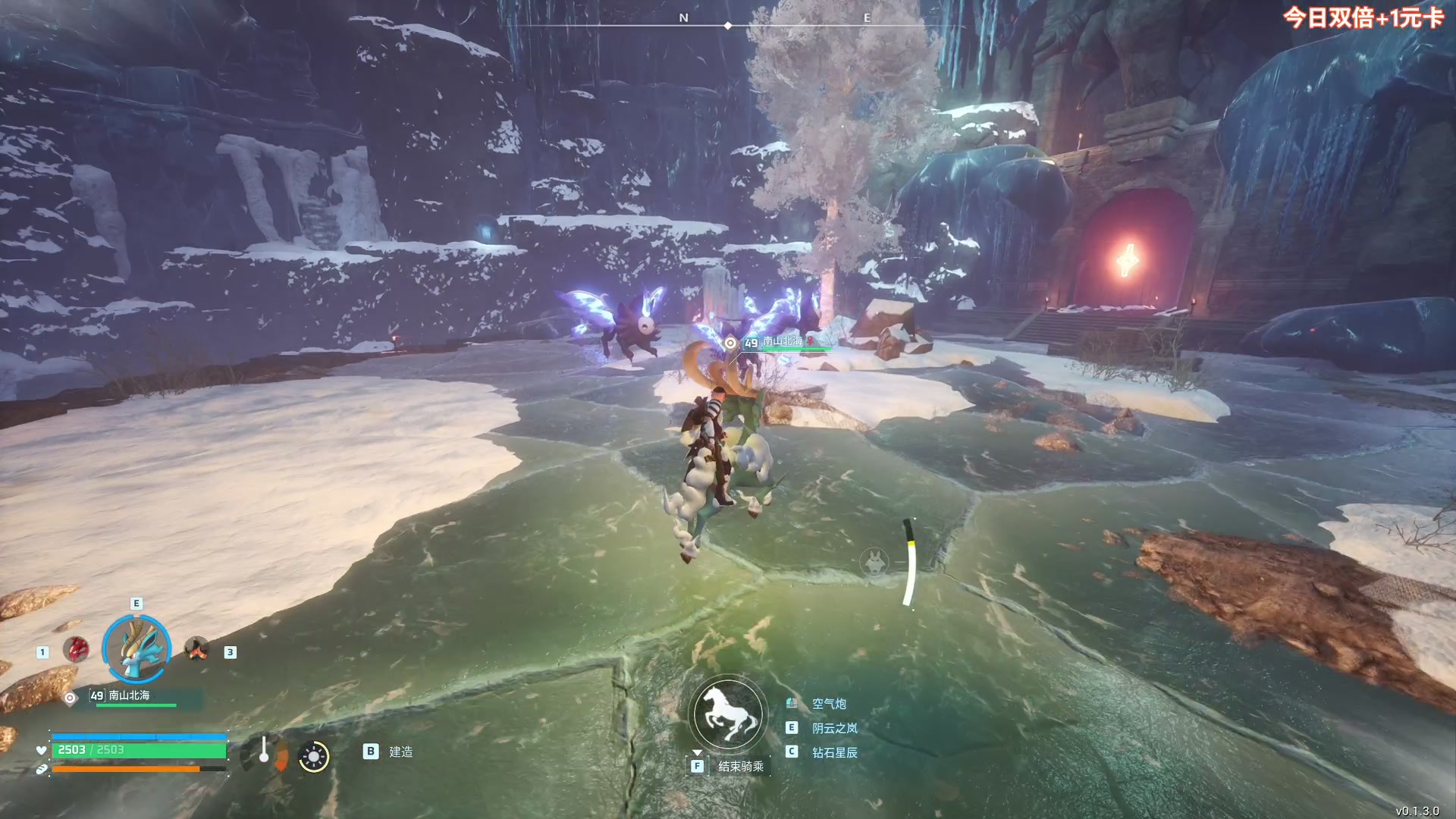Screen dimensions: 1456x819
Task: Trigger the 钻石星辰 skill
Action: 834,752
